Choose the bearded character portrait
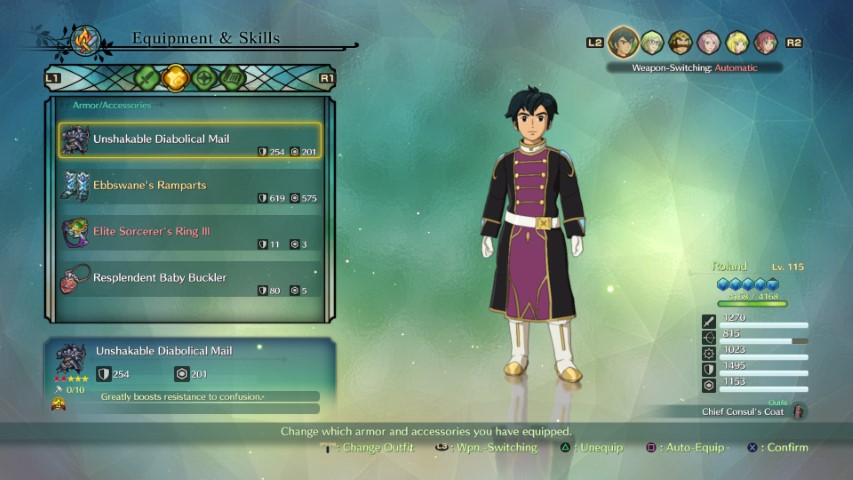Viewport: 853px width, 480px height. pos(680,42)
